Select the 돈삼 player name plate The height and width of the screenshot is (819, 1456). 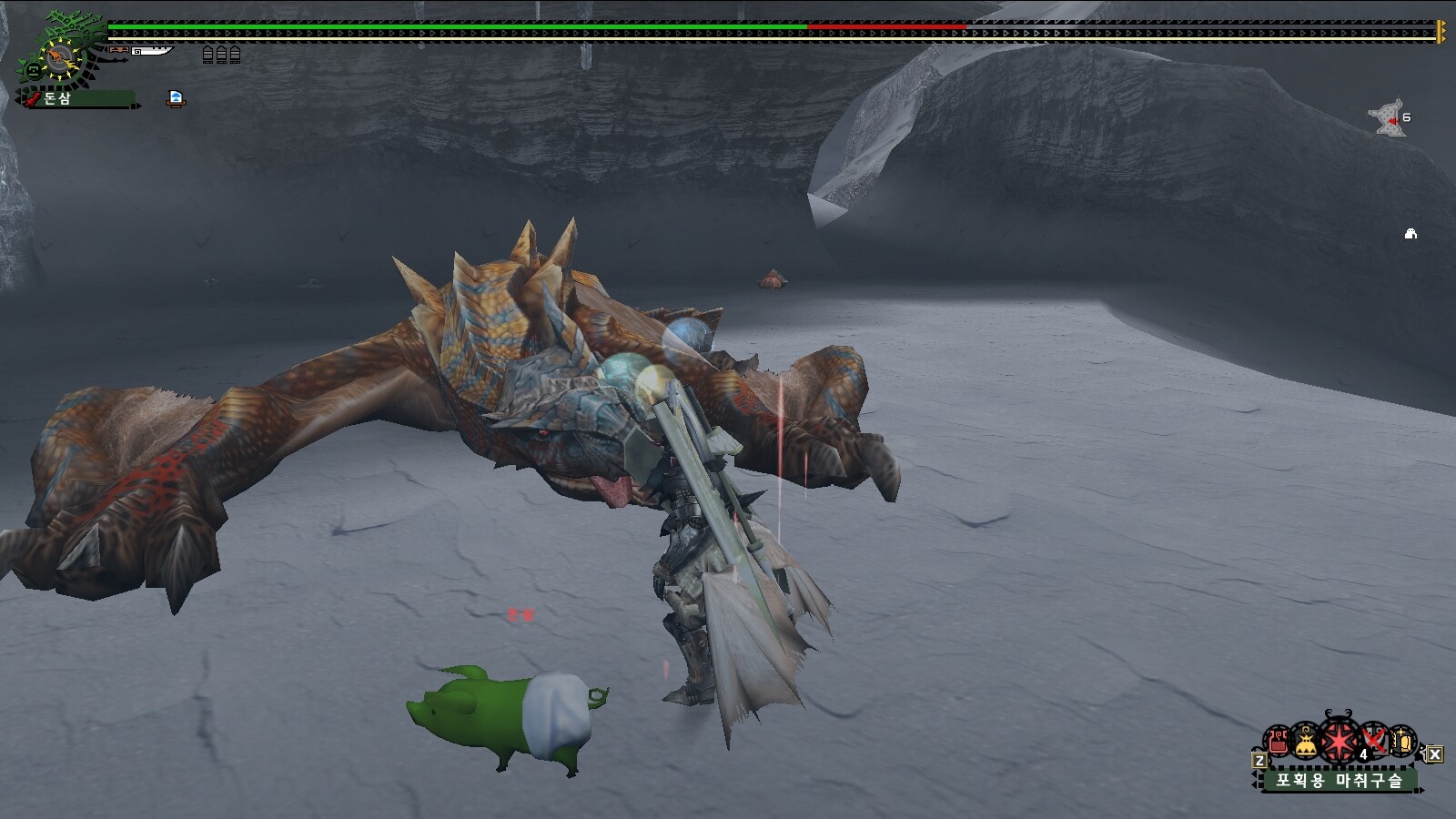coord(78,98)
